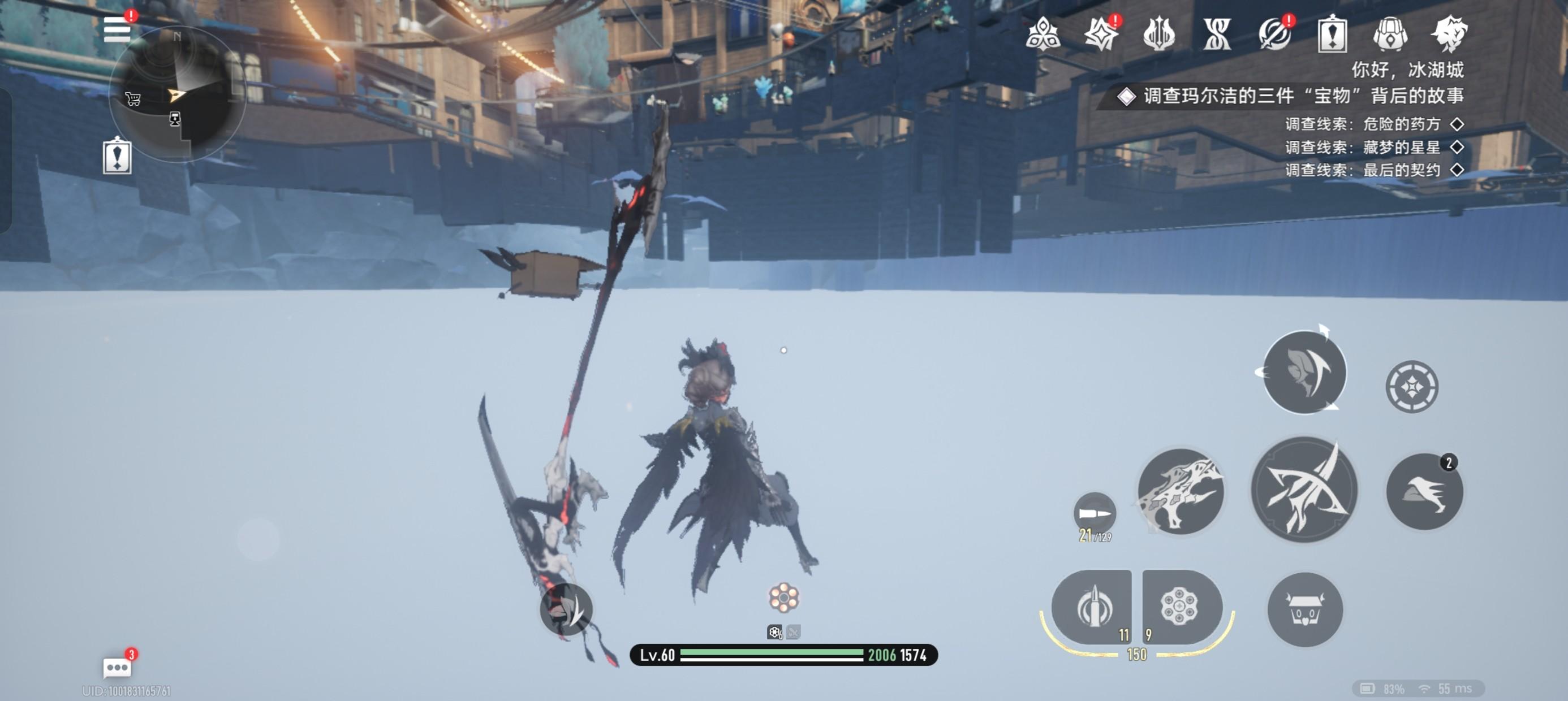1568x701 pixels.
Task: Activate the bullet skill showing cost 11
Action: pyautogui.click(x=1092, y=607)
